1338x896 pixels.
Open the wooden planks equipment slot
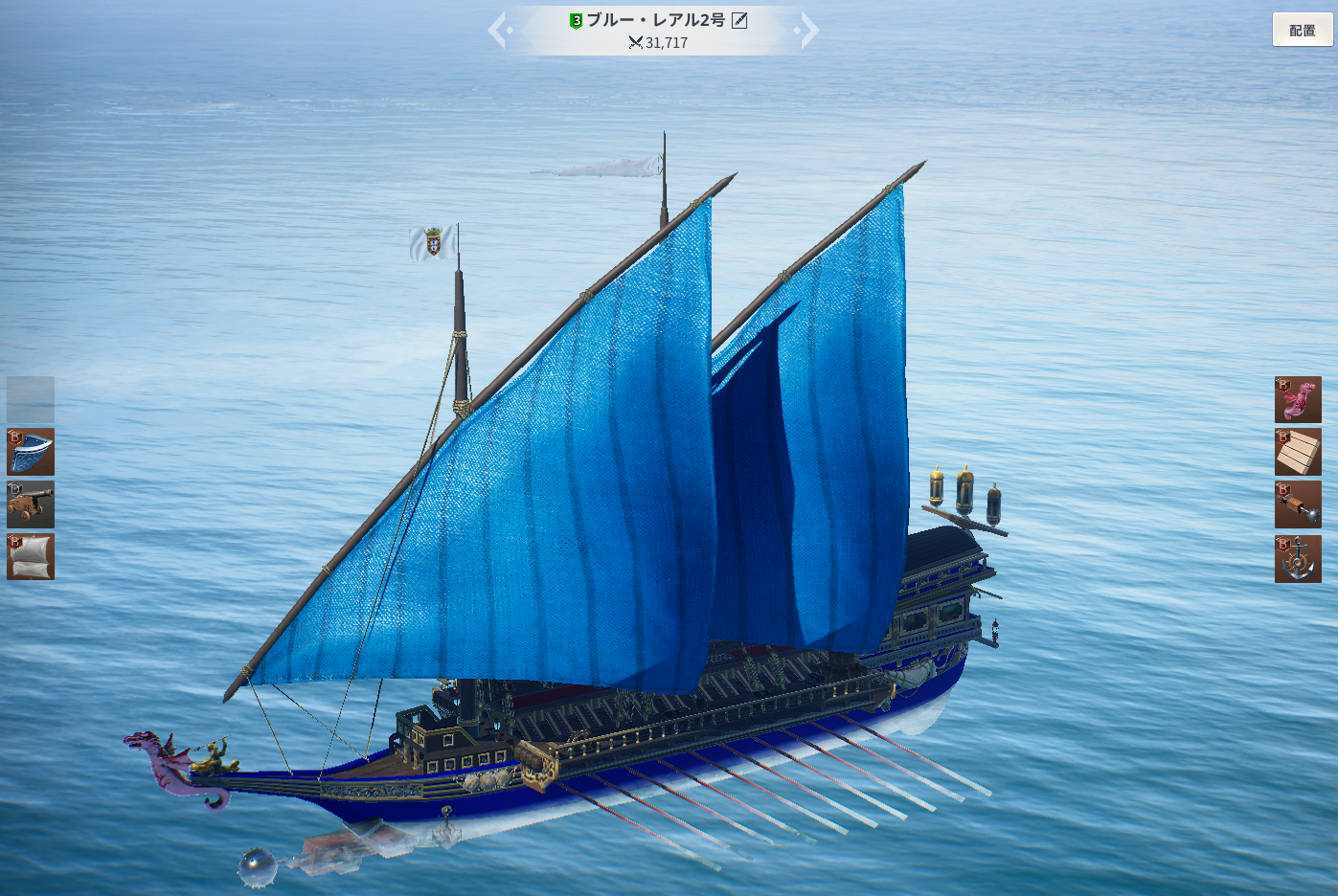point(1298,452)
